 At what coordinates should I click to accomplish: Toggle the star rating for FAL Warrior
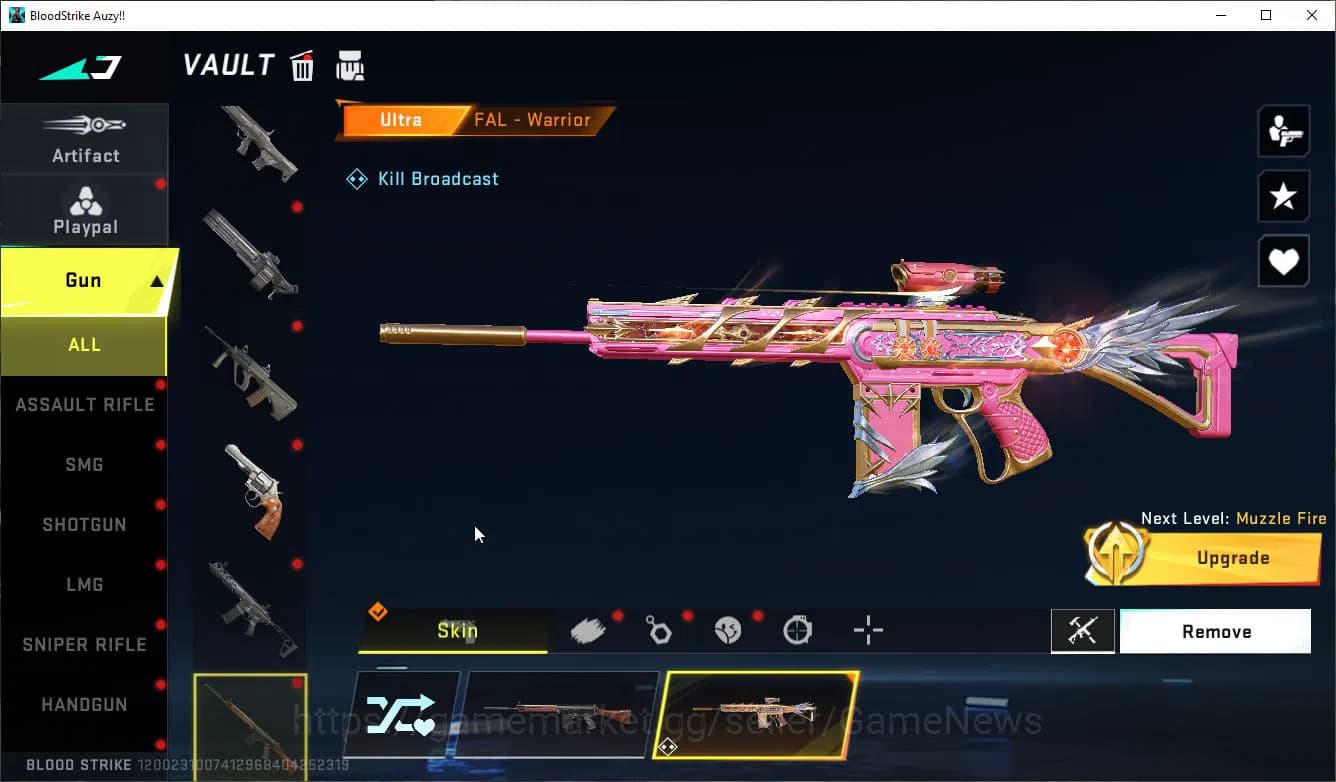click(1283, 196)
